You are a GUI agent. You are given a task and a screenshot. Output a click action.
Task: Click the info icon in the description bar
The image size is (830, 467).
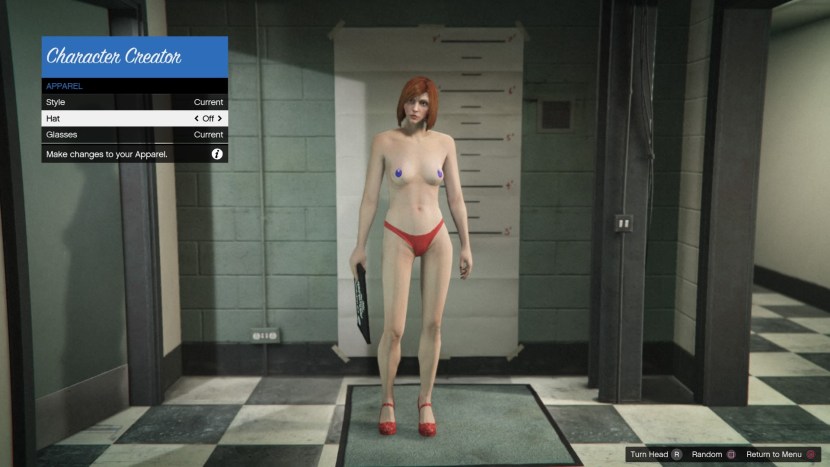point(216,154)
